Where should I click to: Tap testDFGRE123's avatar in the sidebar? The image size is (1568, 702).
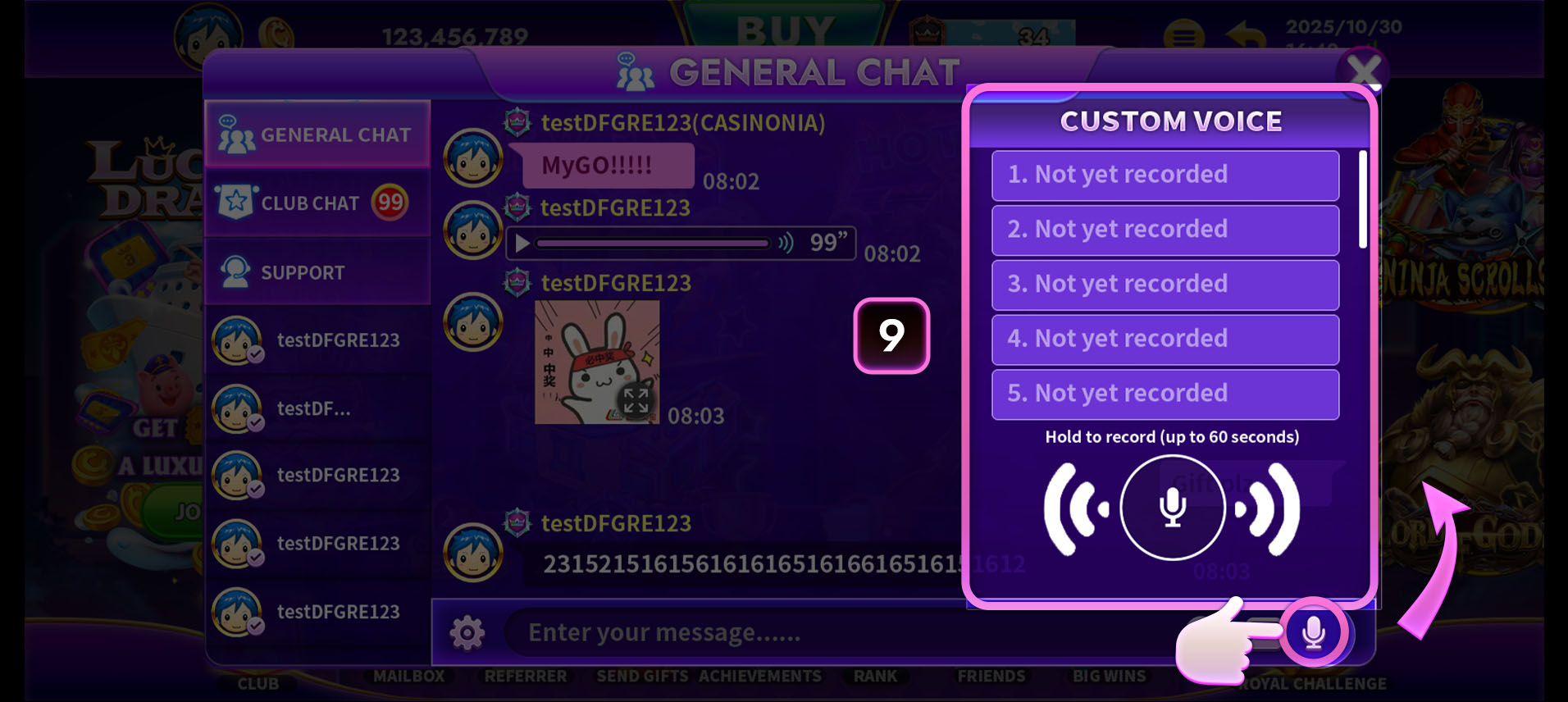(232, 339)
